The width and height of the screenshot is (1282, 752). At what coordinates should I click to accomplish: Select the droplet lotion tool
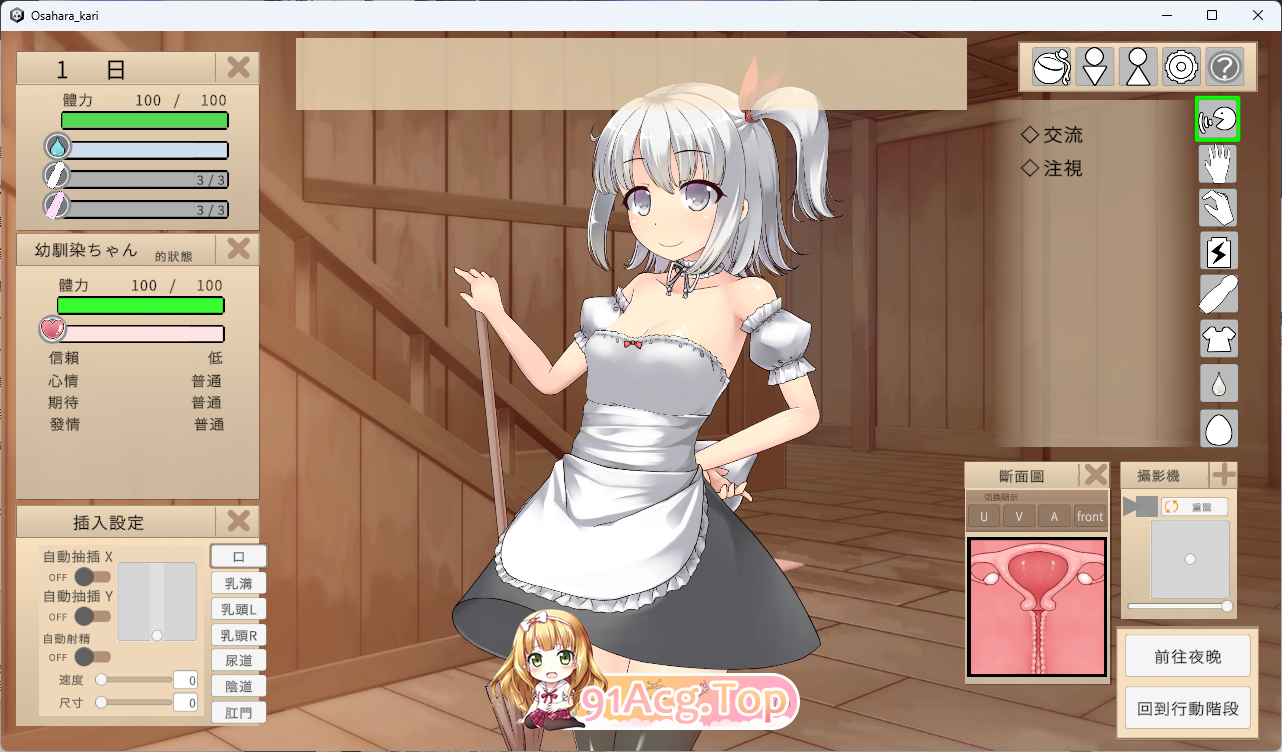coord(1218,382)
